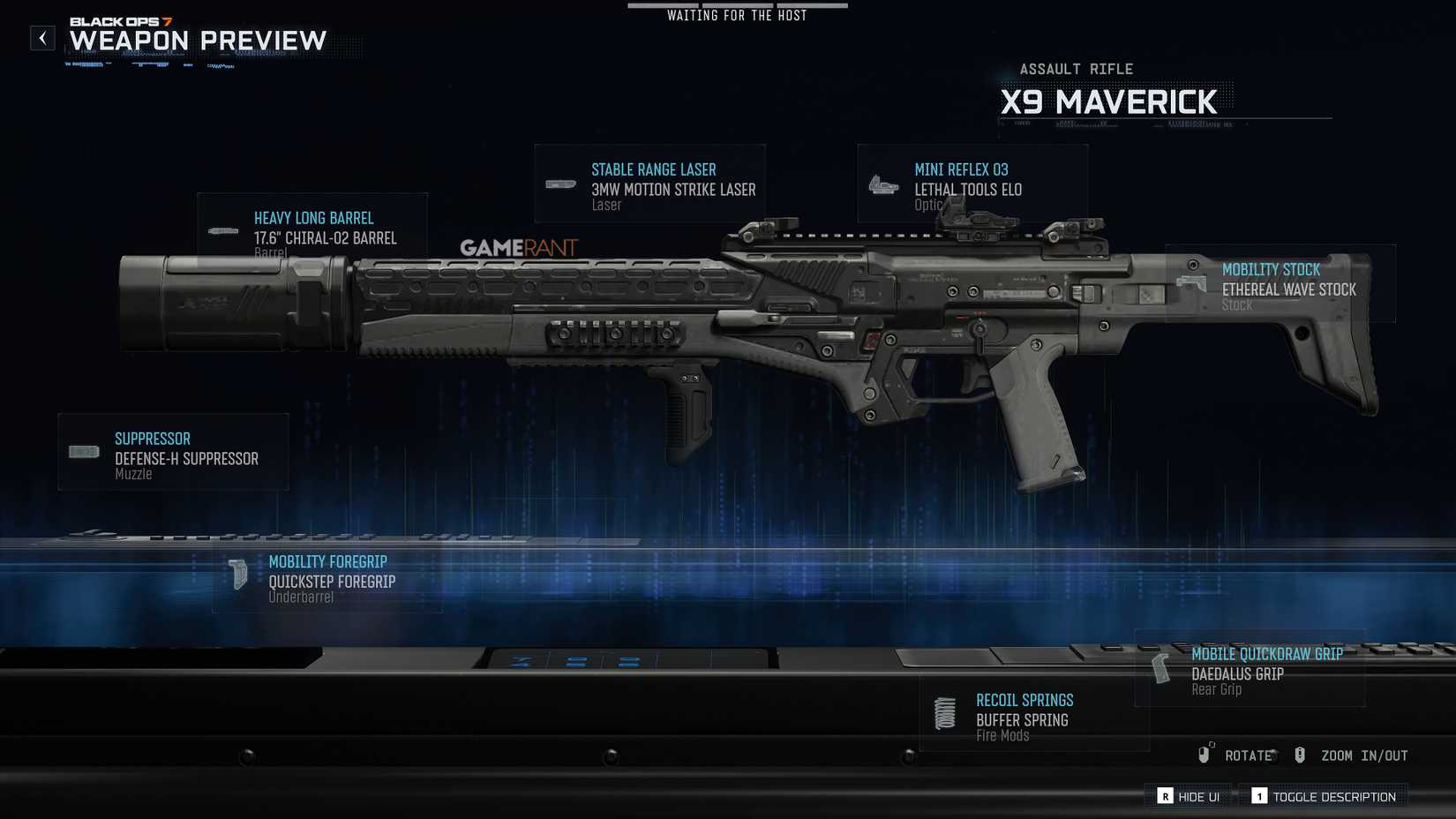Toggle the weapon description with the 1 key prompt

tap(1322, 795)
